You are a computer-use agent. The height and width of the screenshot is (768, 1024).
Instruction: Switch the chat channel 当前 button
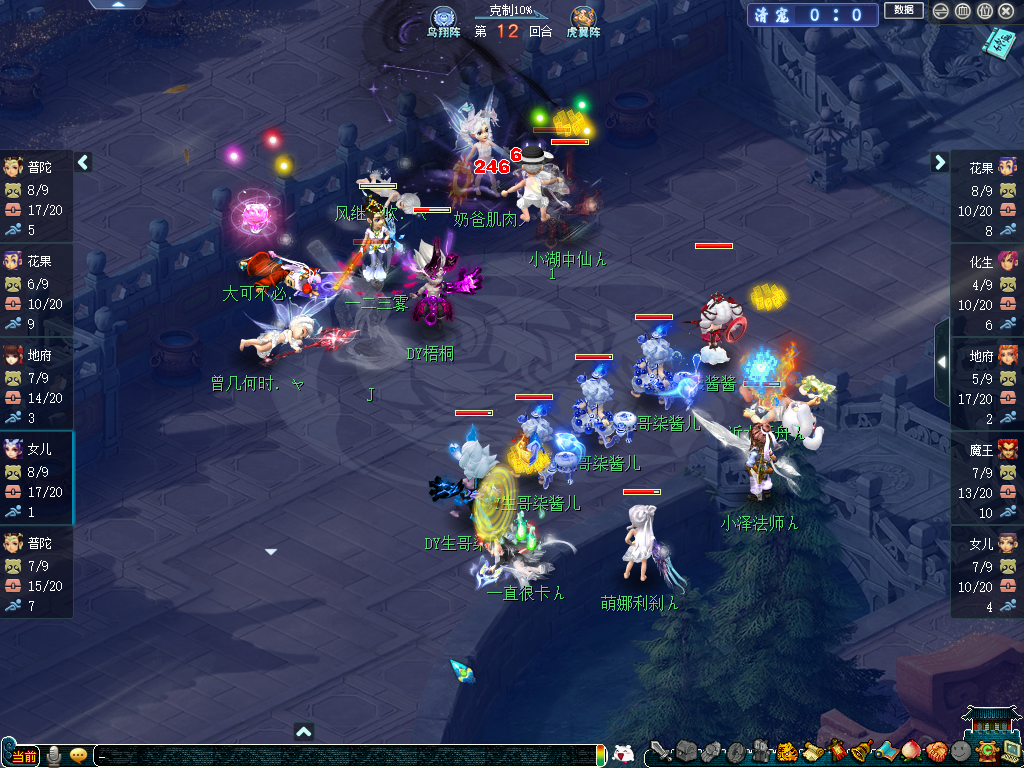25,756
